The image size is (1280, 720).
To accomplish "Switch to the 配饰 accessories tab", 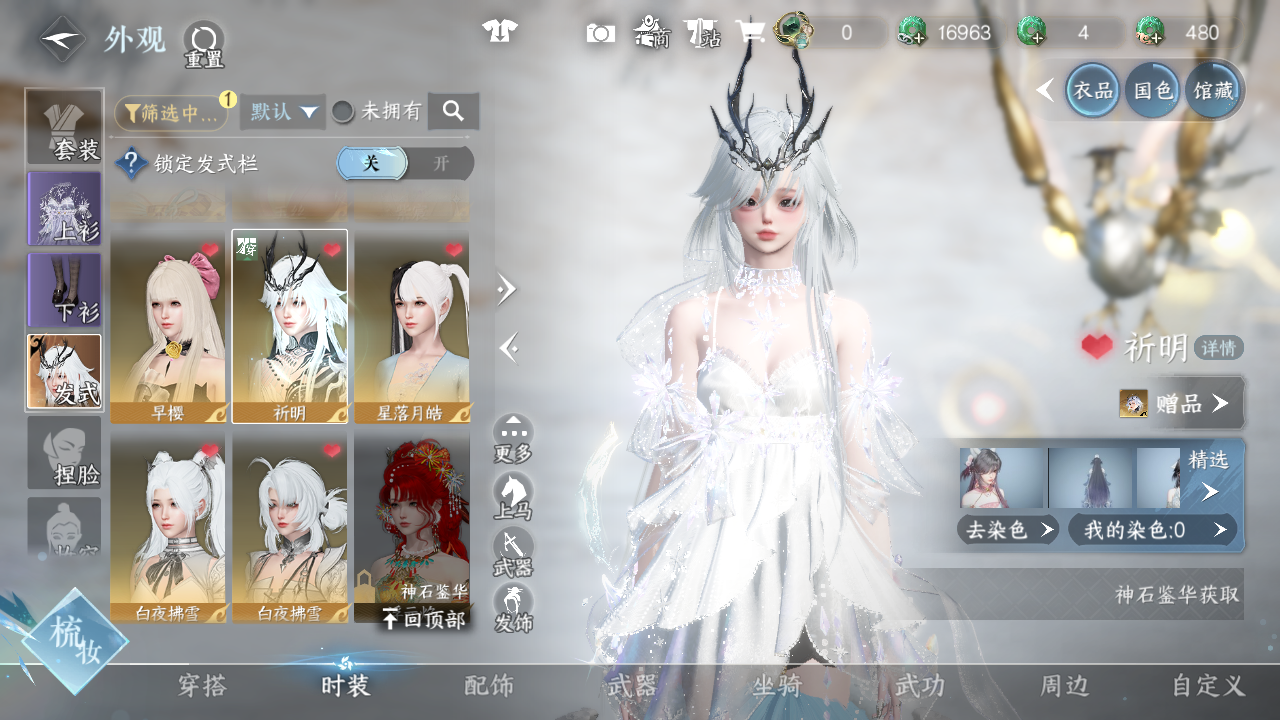I will (489, 686).
